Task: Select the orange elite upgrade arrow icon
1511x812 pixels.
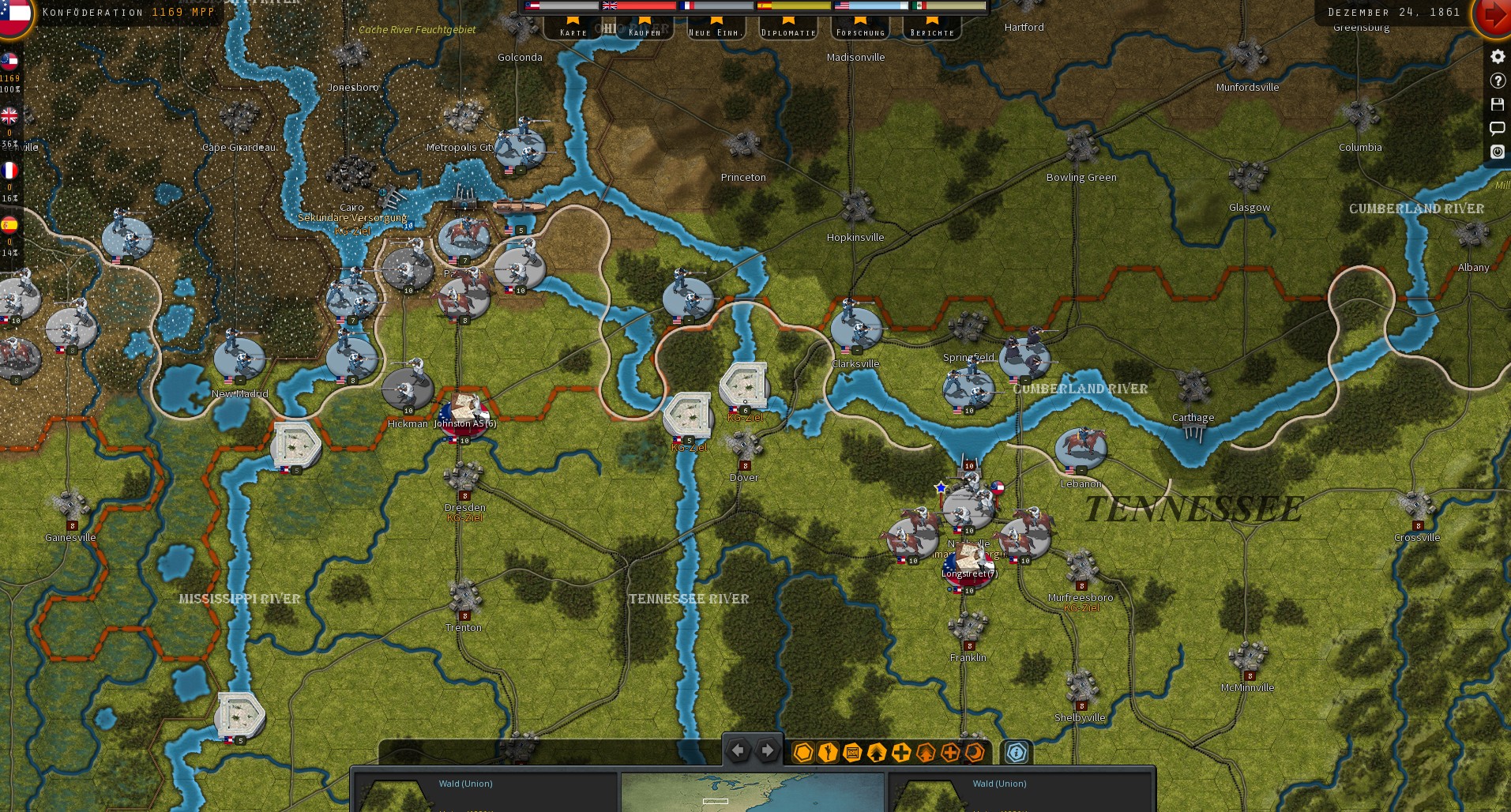Action: 924,753
